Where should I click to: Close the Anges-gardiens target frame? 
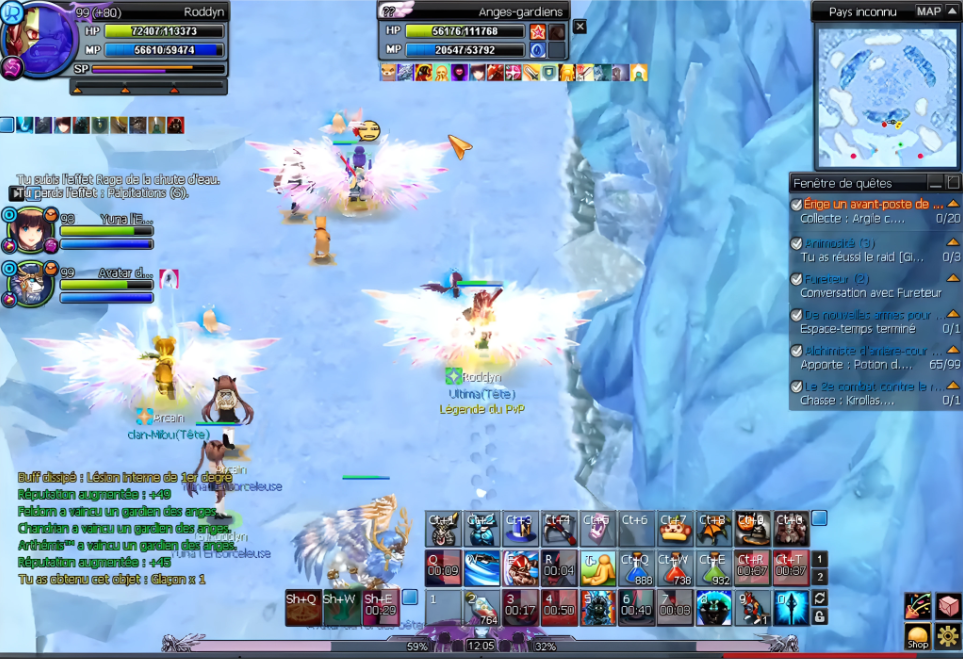pyautogui.click(x=580, y=27)
